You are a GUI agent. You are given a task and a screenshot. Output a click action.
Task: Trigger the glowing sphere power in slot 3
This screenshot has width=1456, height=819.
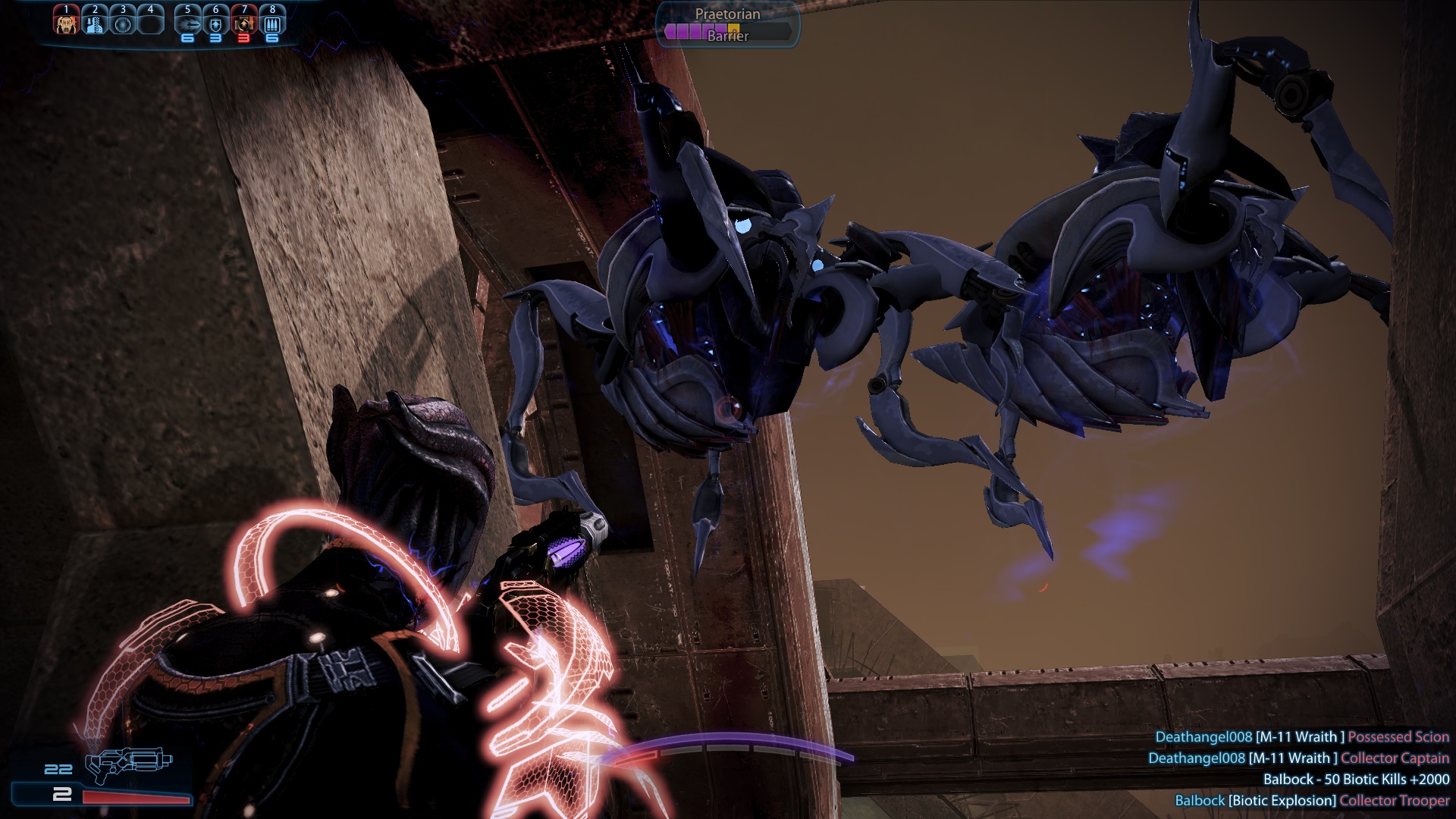pyautogui.click(x=123, y=23)
